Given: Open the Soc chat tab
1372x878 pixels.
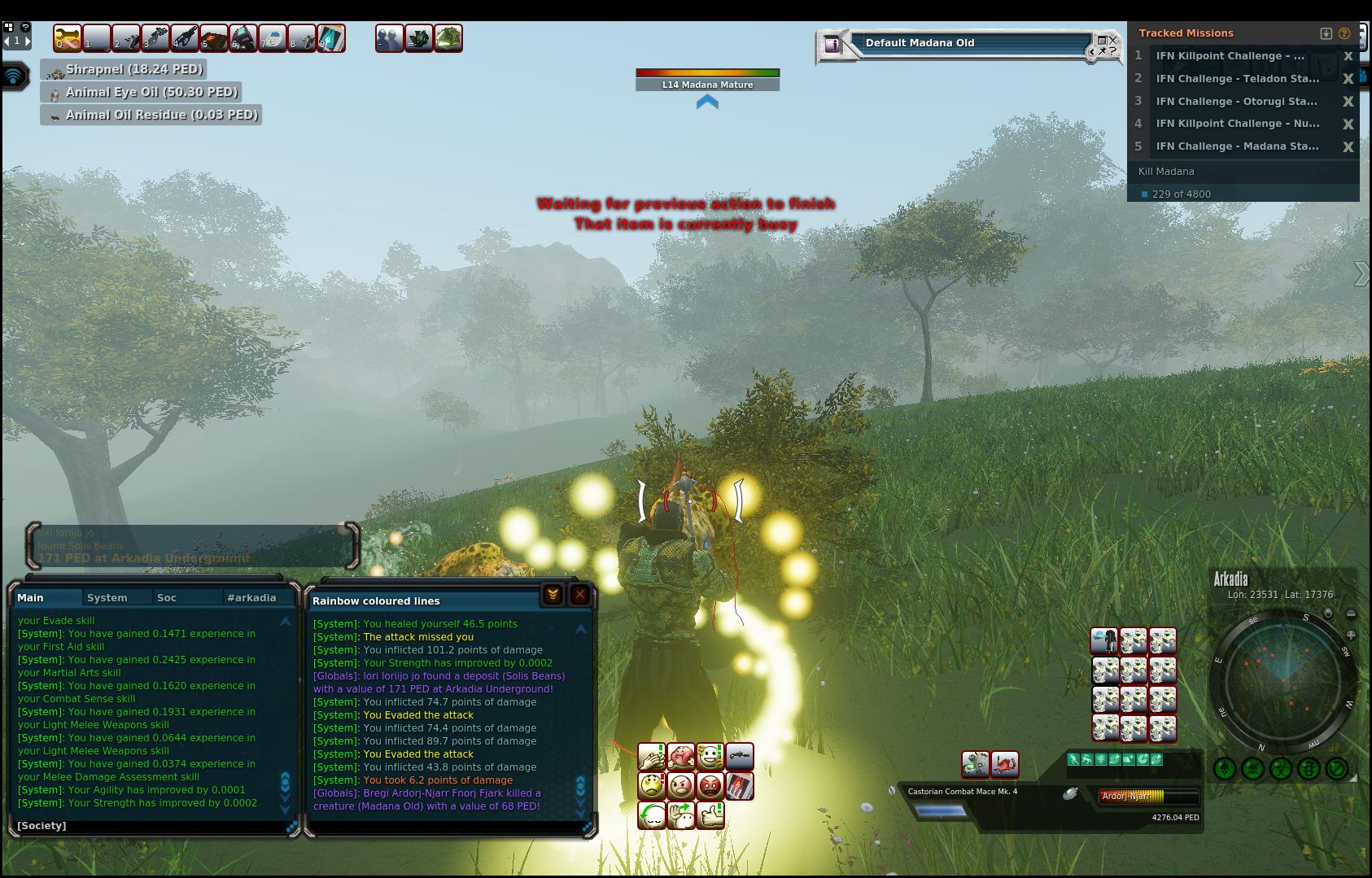Looking at the screenshot, I should tap(167, 597).
